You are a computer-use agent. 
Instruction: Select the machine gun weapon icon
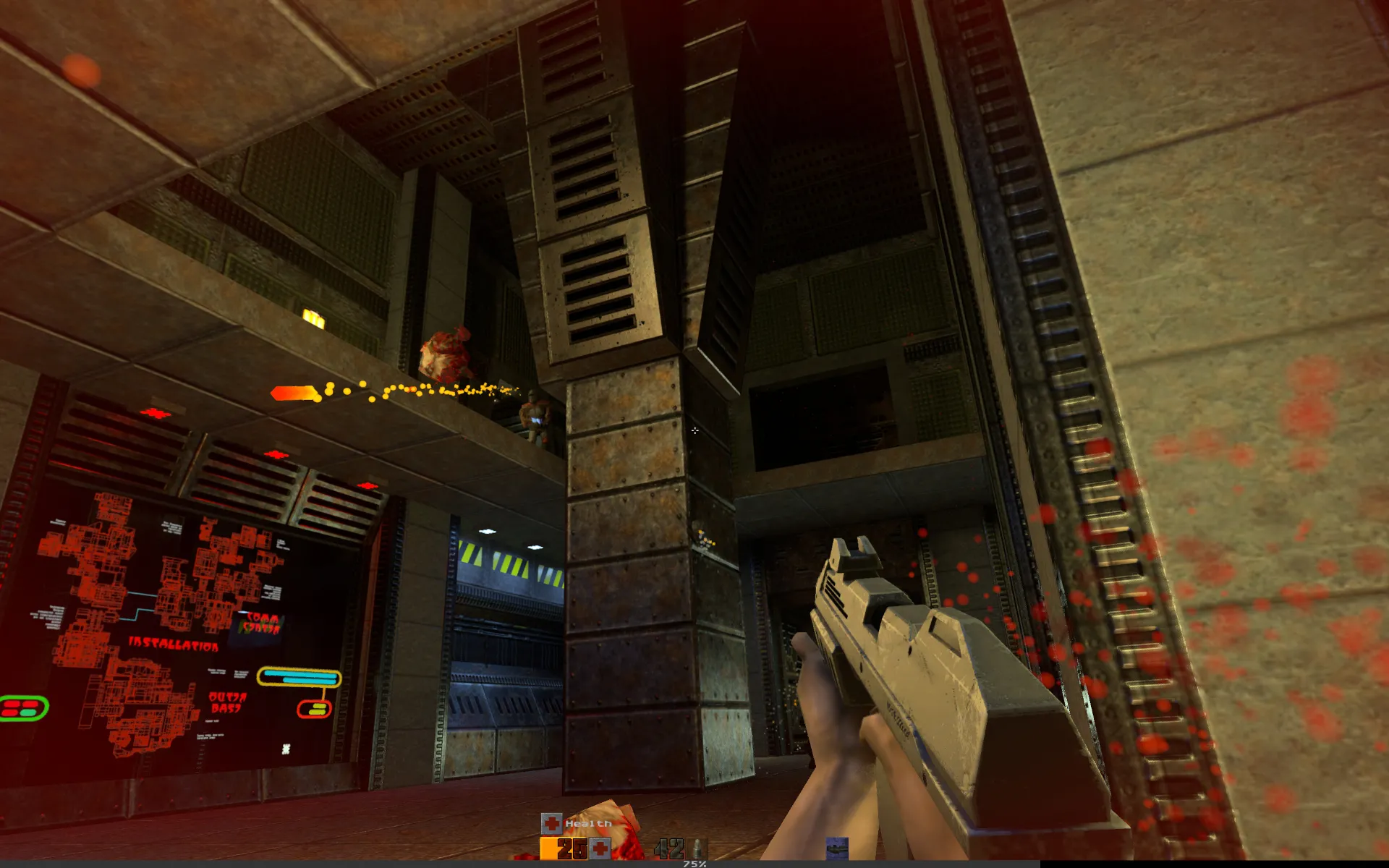836,848
